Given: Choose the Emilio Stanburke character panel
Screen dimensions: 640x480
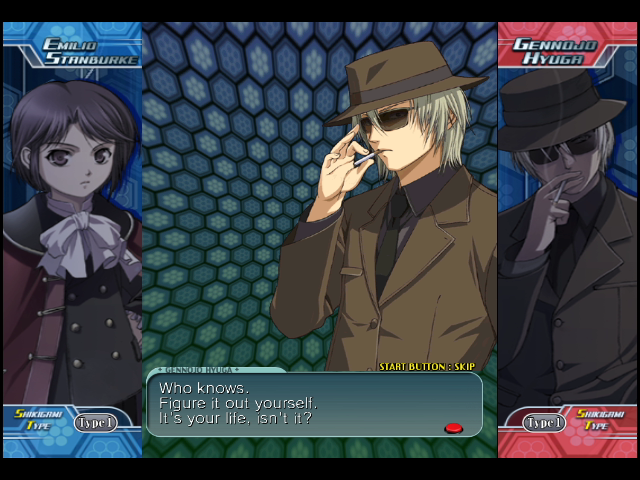Looking at the screenshot, I should pyautogui.click(x=72, y=230).
